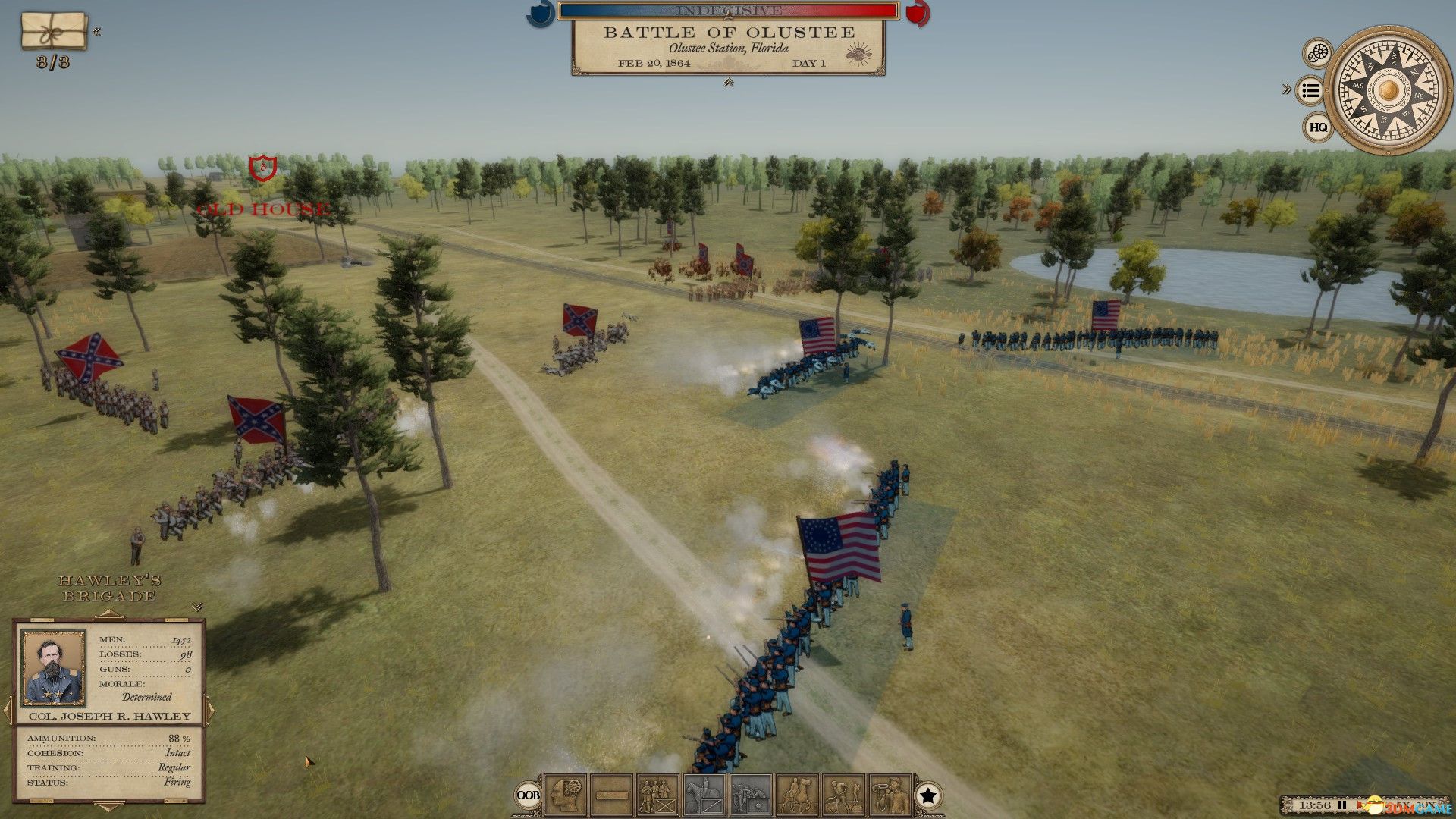
Task: Select Col. Joseph R. Hawley's portrait
Action: pyautogui.click(x=53, y=668)
